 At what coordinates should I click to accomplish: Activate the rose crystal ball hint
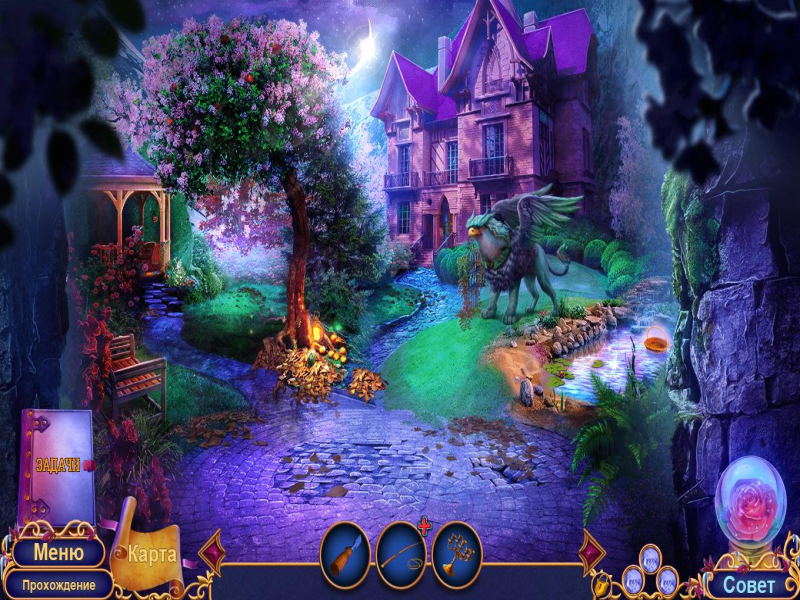[750, 500]
